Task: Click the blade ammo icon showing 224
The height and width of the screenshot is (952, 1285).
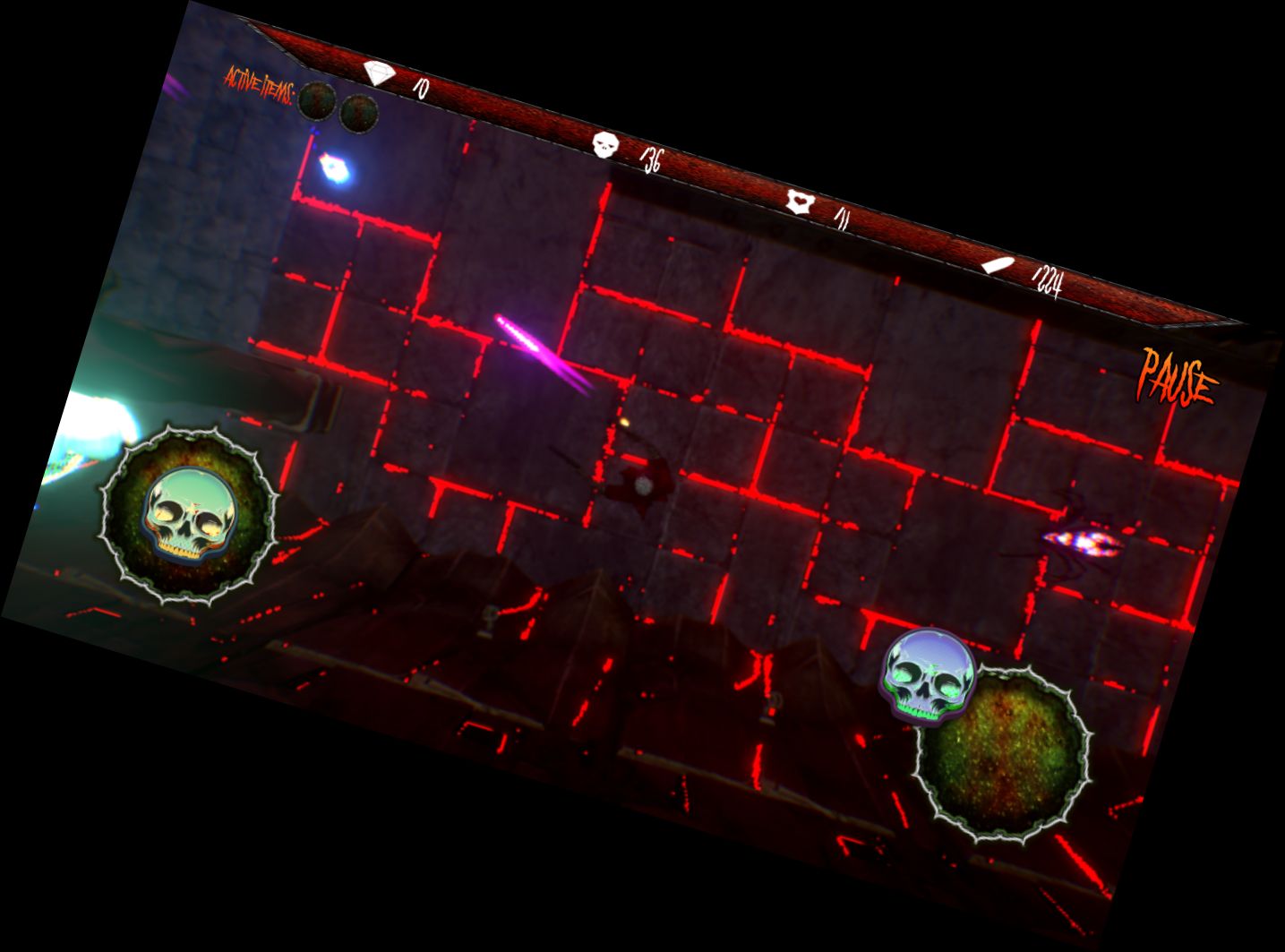Action: point(997,263)
